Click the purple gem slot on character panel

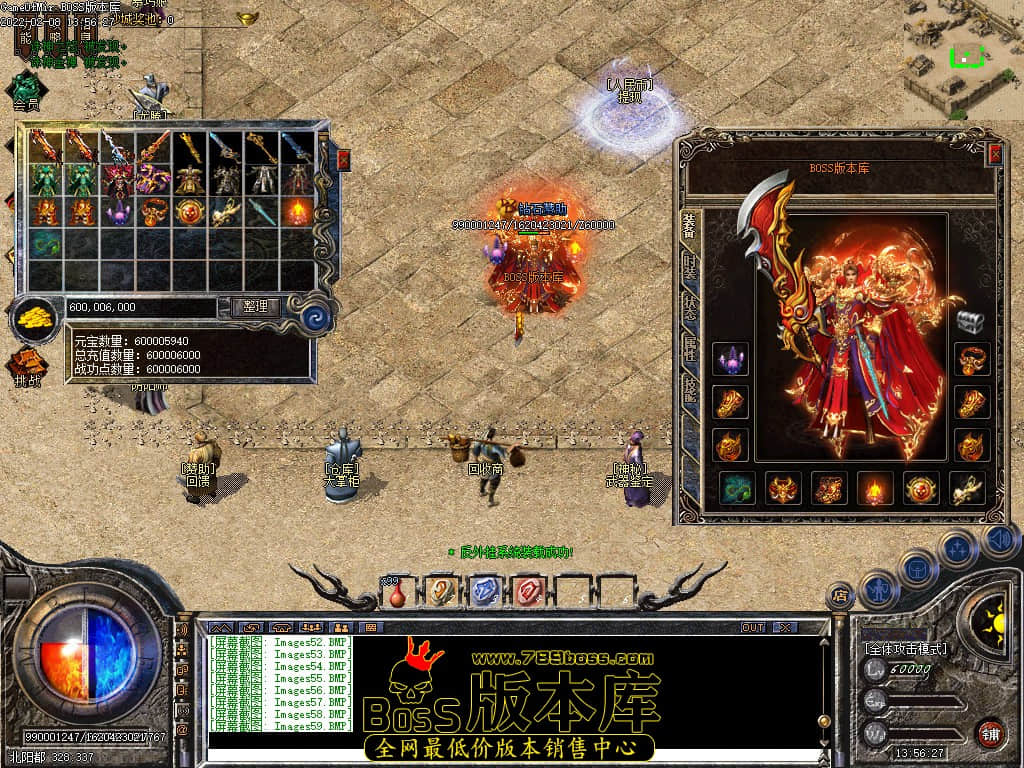(x=730, y=359)
